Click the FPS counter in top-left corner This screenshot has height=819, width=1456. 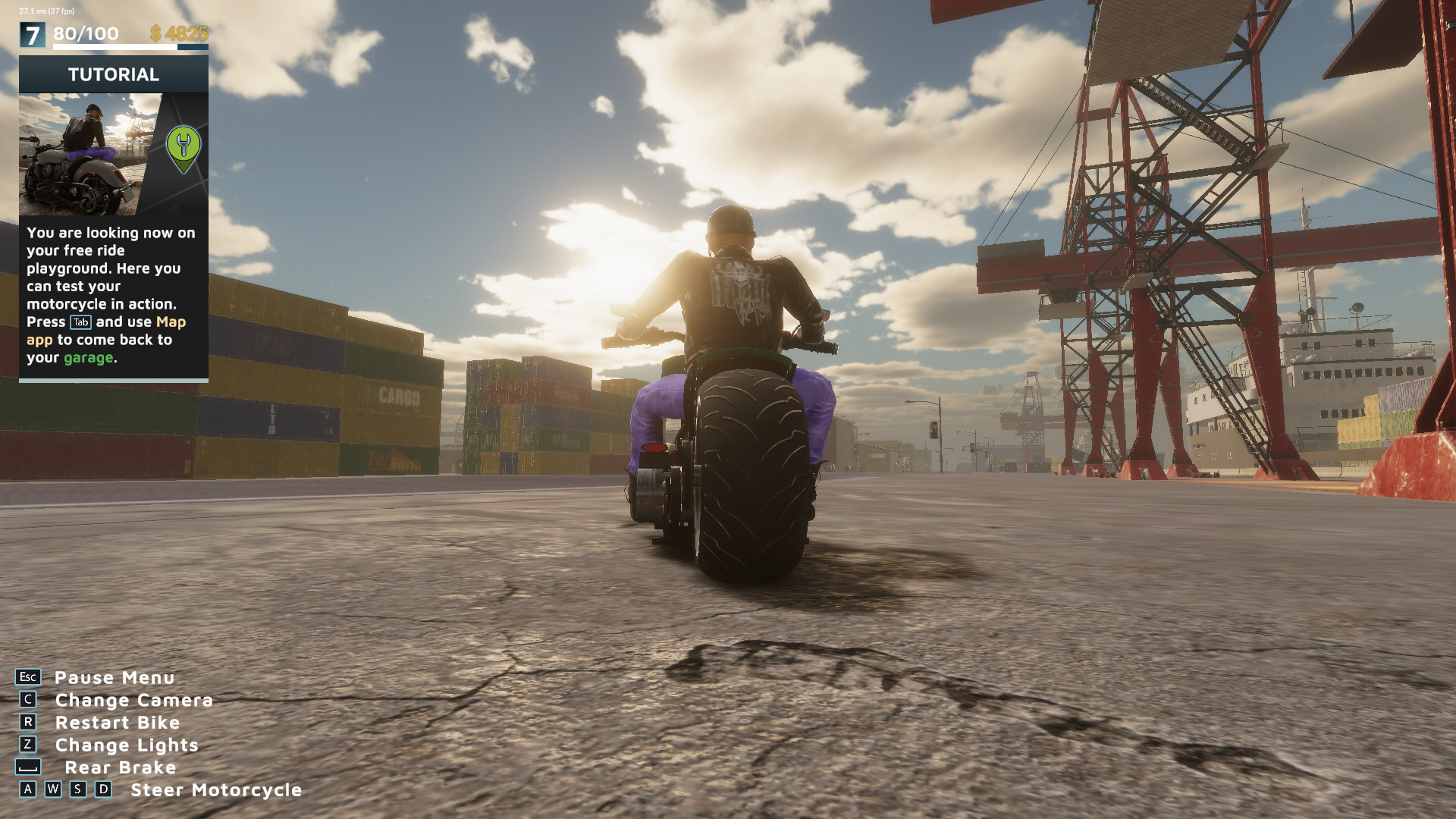tap(45, 11)
